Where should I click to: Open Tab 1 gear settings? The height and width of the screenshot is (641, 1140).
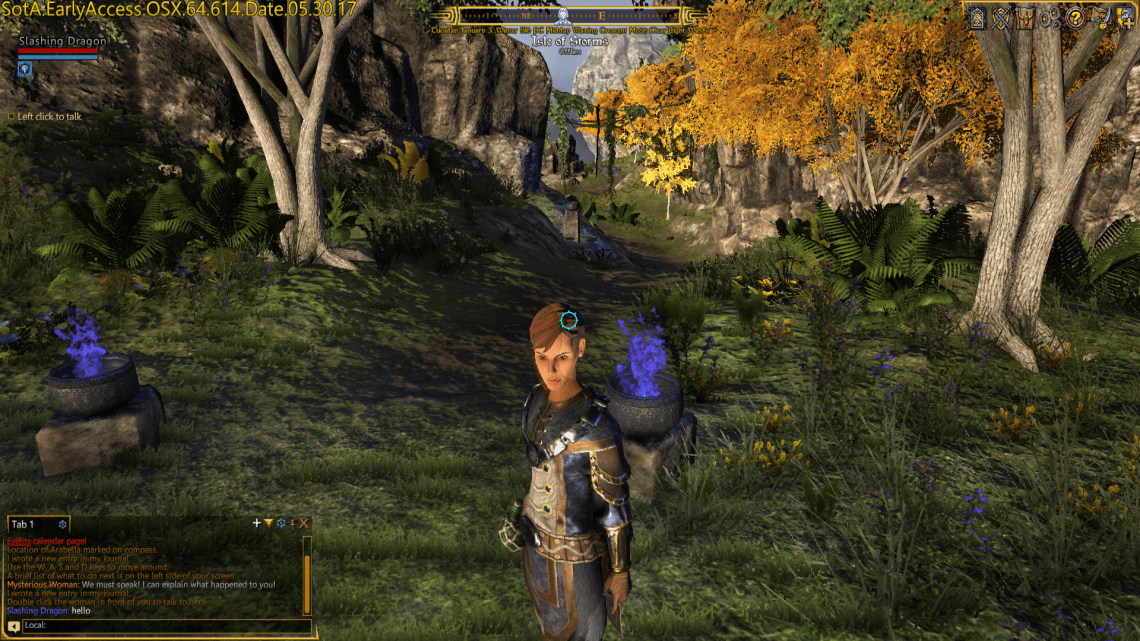coord(63,524)
